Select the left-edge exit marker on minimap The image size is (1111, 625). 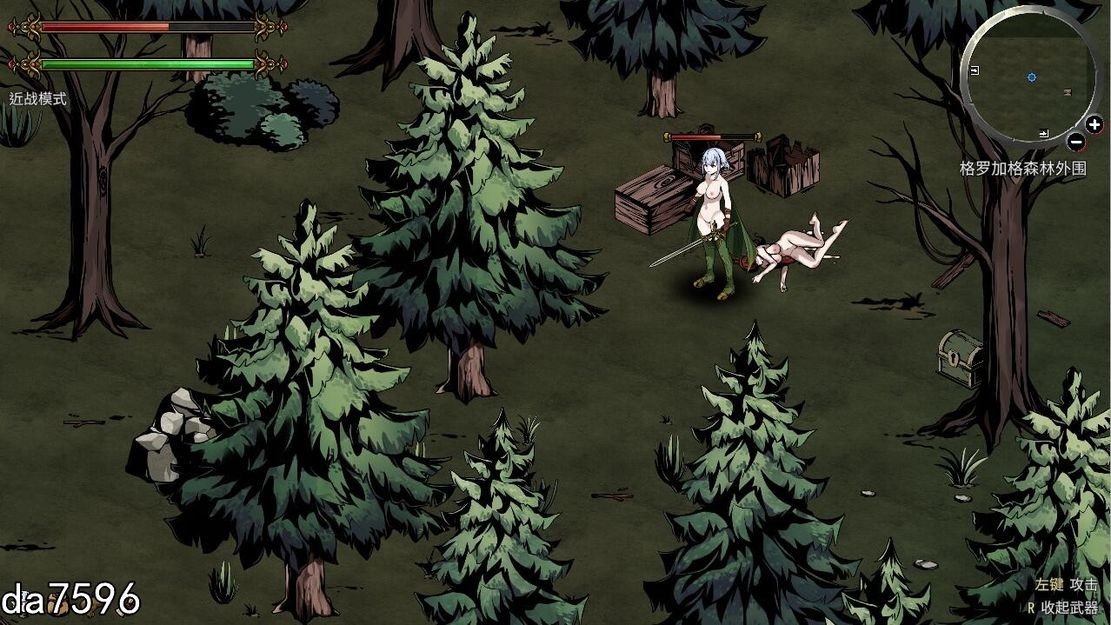975,70
